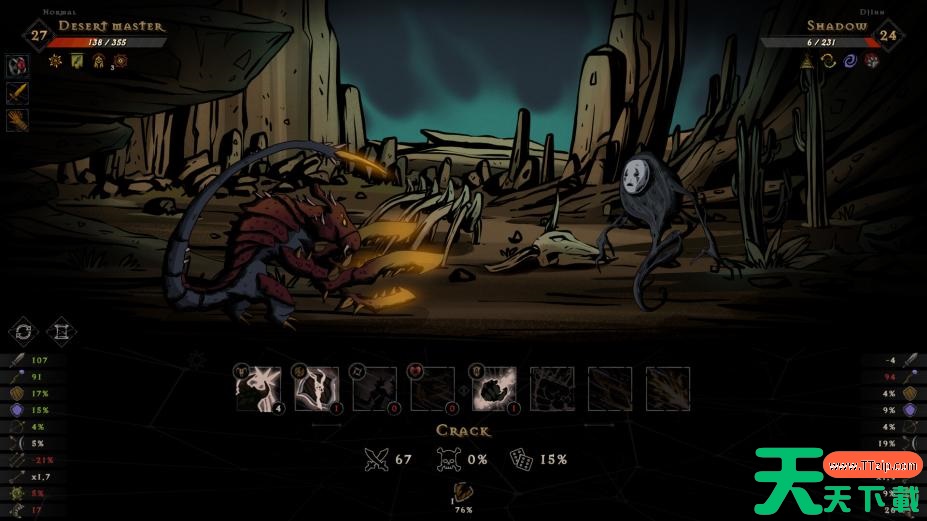The image size is (927, 521).
Task: Inspect the green banner buff icon
Action: click(x=77, y=61)
